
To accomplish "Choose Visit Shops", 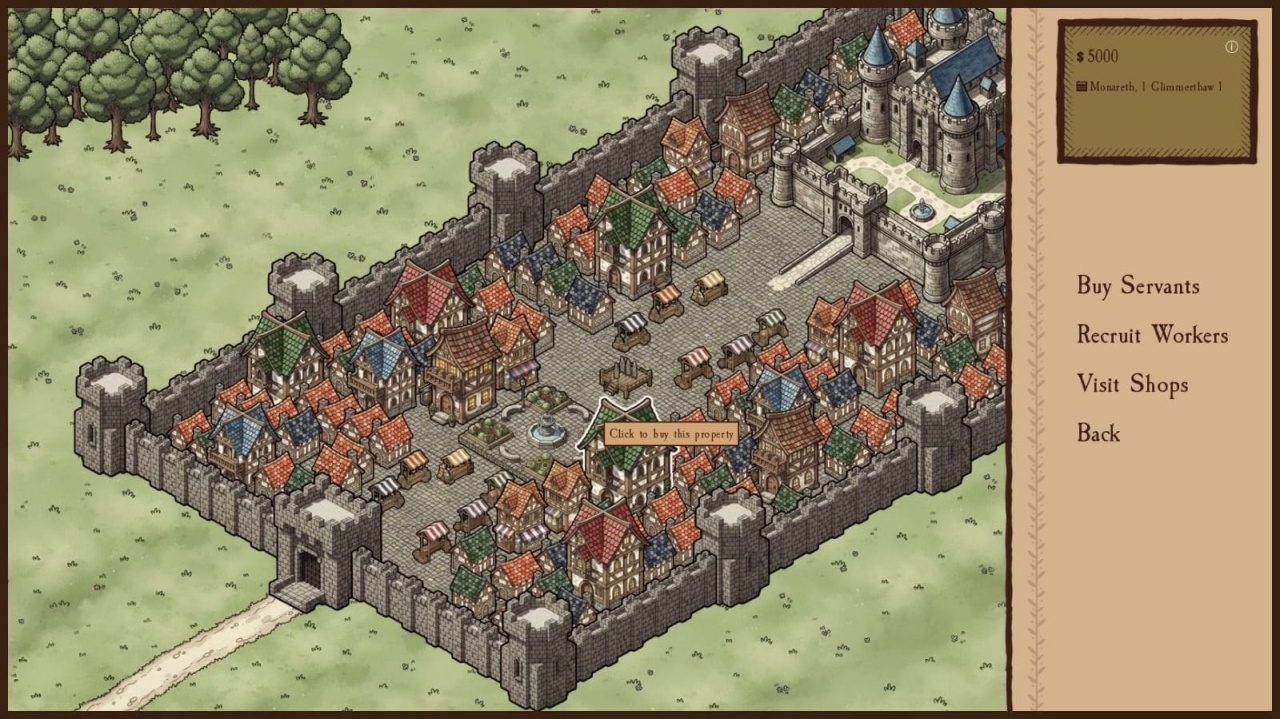I will click(1132, 384).
